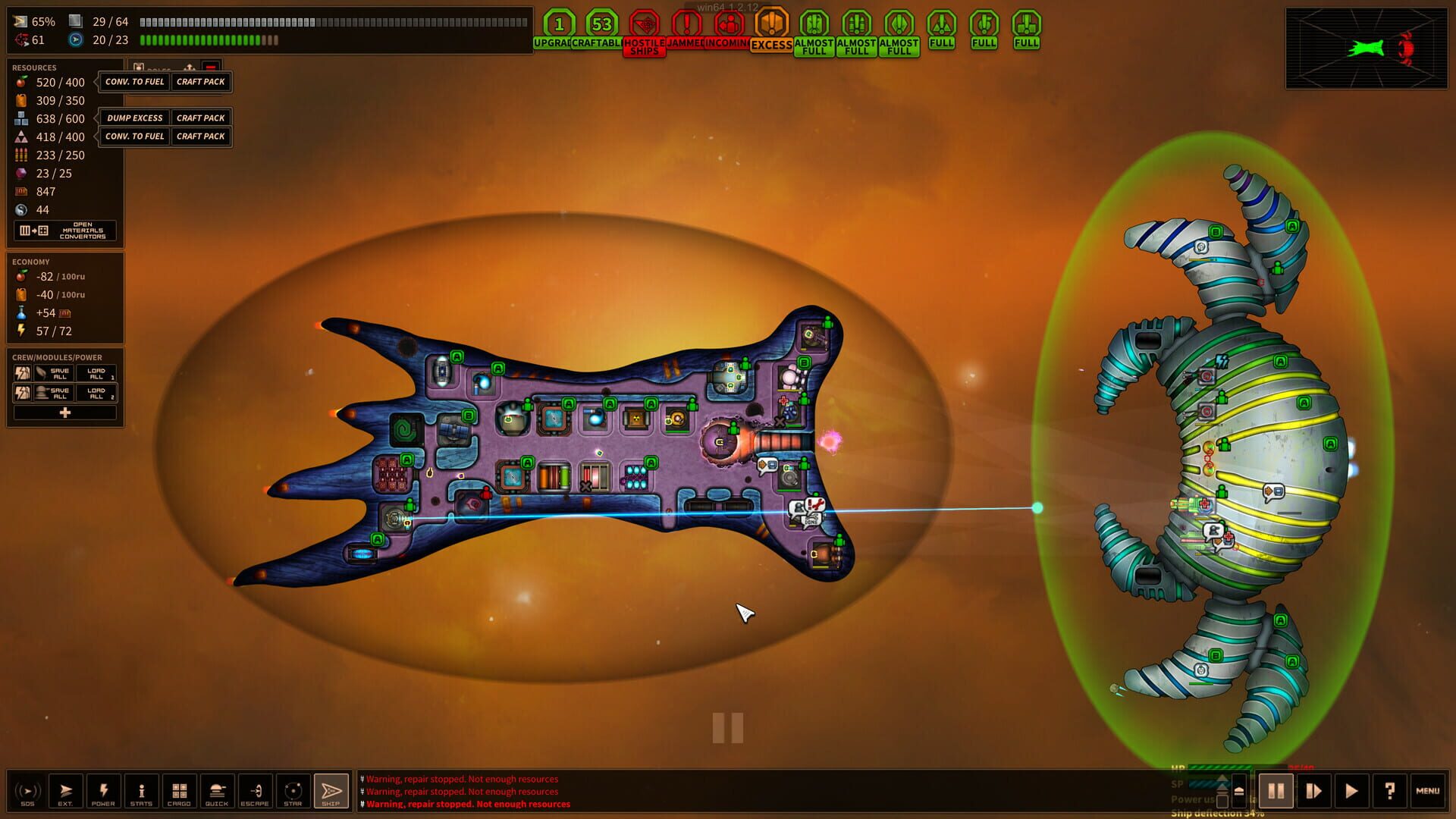Toggle the SHIP view button
Viewport: 1456px width, 819px height.
331,791
